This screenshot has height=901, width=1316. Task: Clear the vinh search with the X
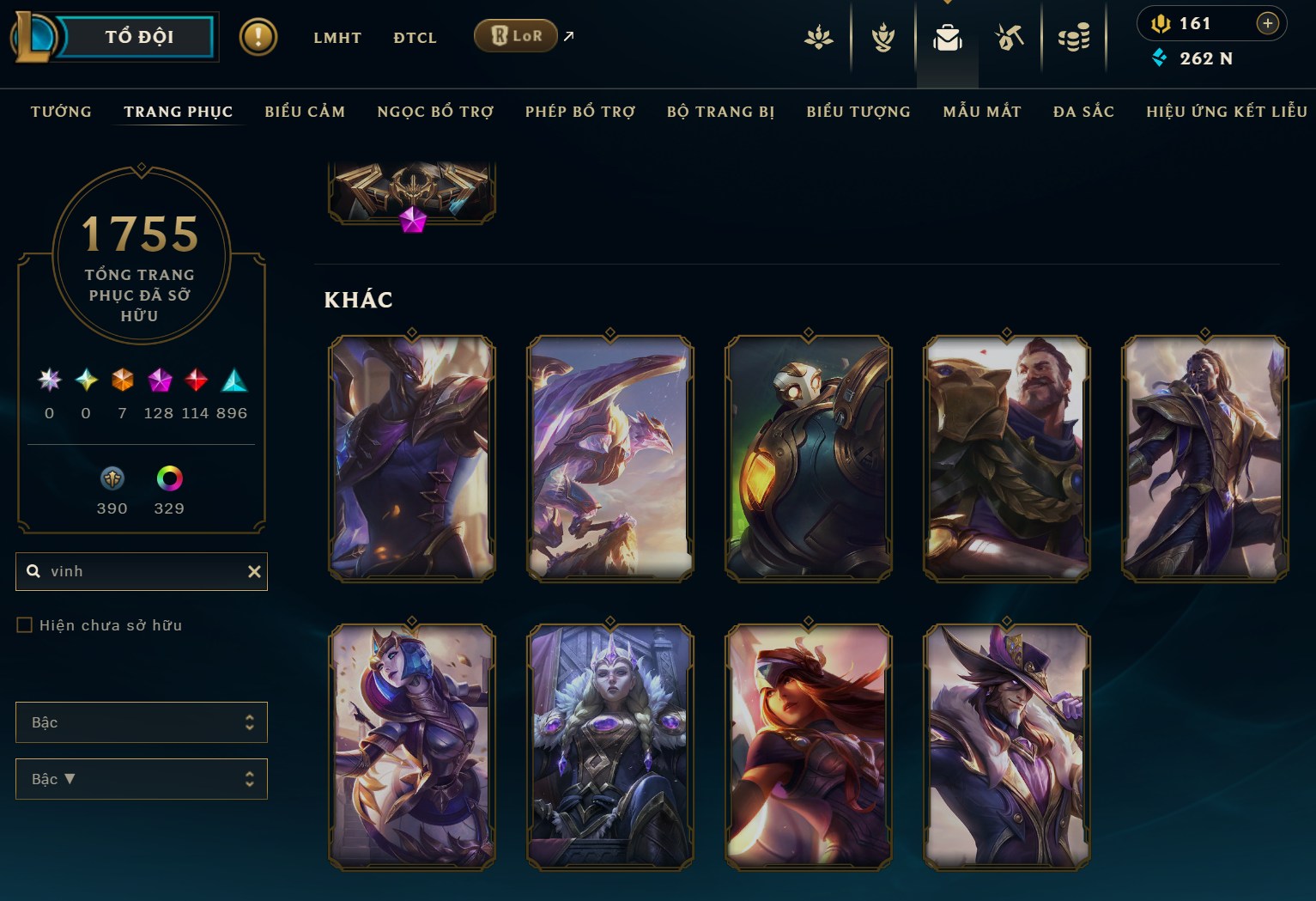254,571
